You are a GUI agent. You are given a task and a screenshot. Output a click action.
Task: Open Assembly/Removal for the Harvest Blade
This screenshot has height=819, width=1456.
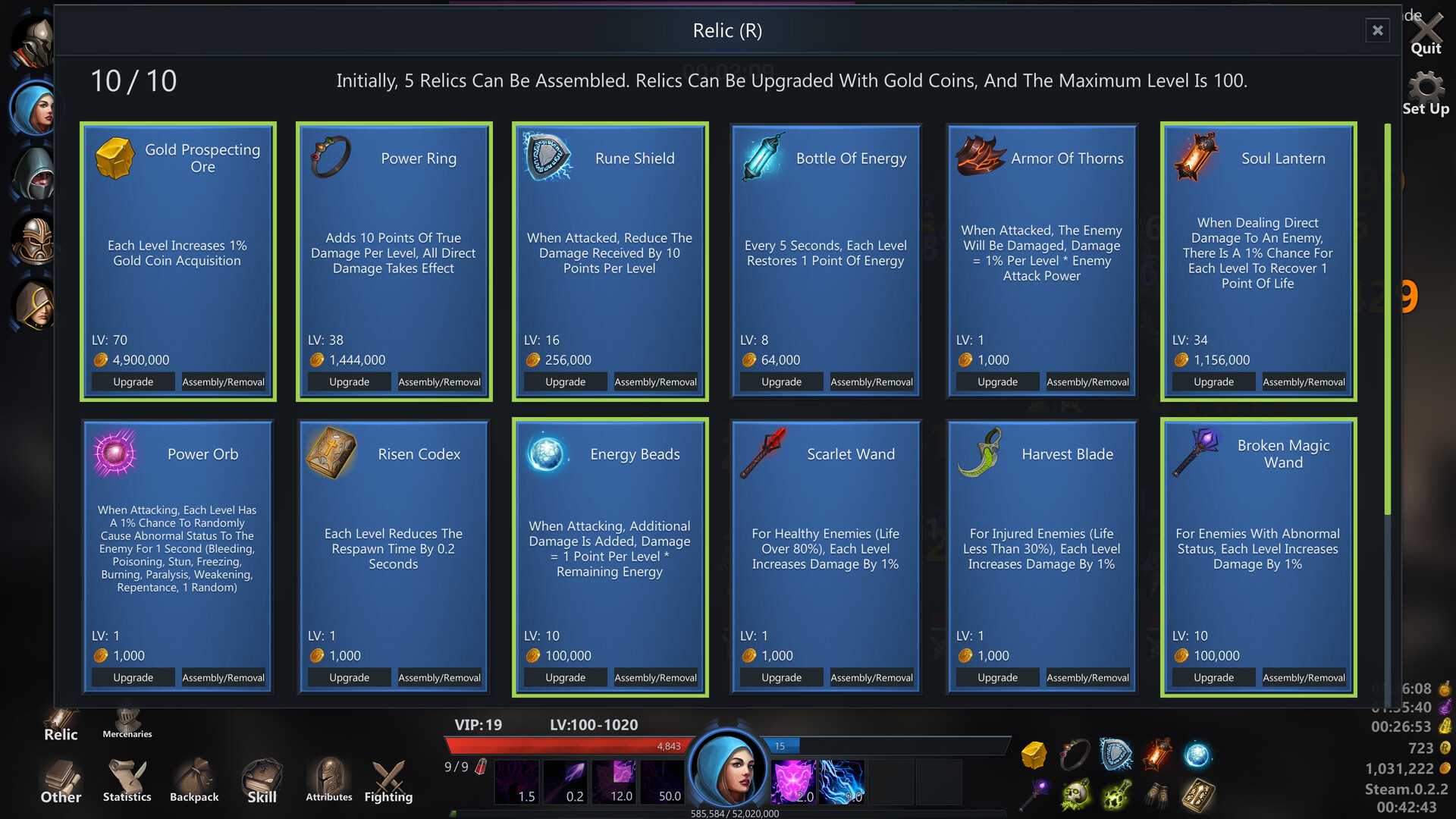(x=1087, y=677)
